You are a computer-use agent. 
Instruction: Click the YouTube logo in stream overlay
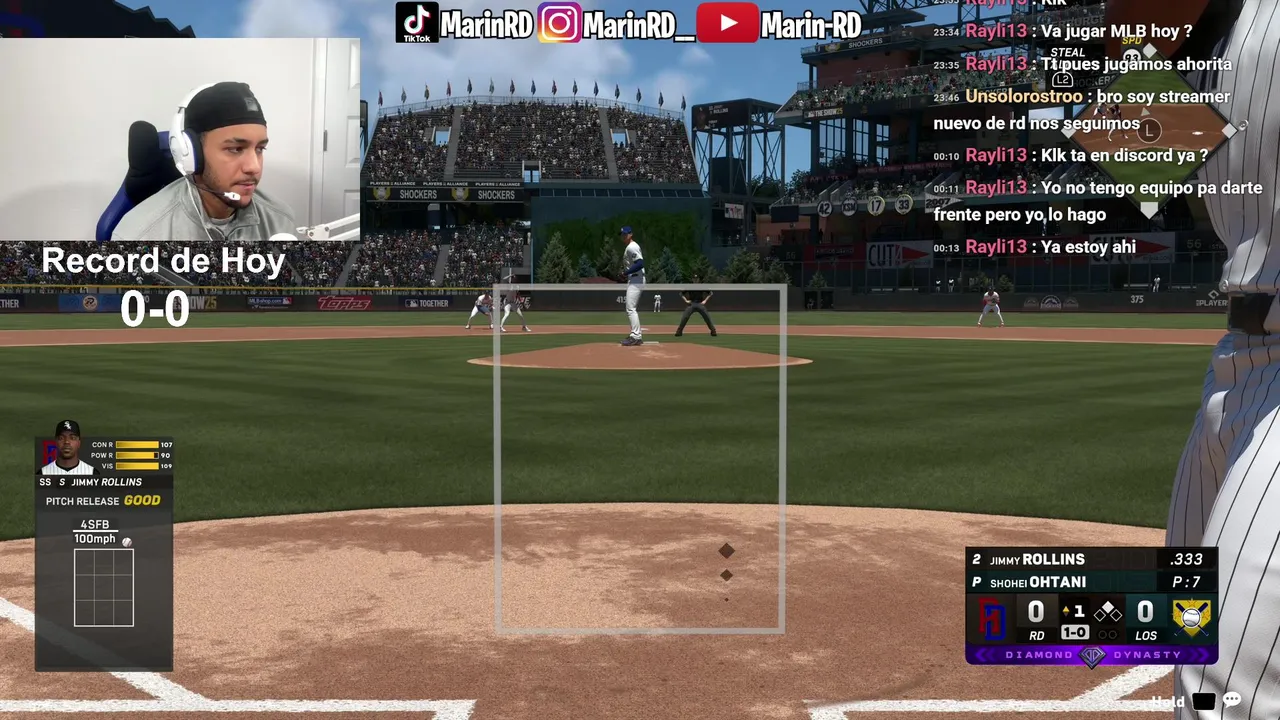click(x=727, y=23)
